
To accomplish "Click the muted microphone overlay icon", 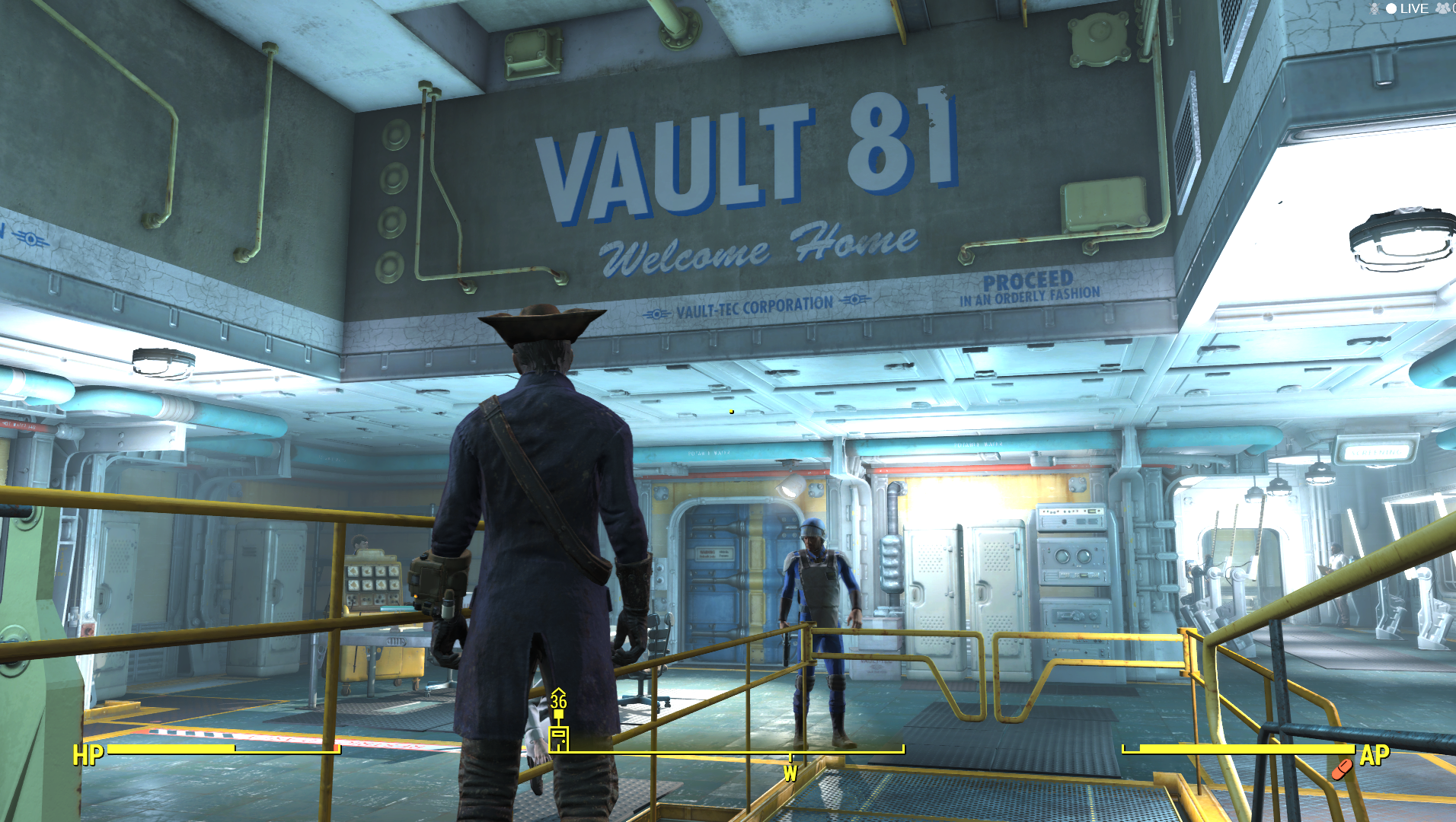I will point(1375,8).
